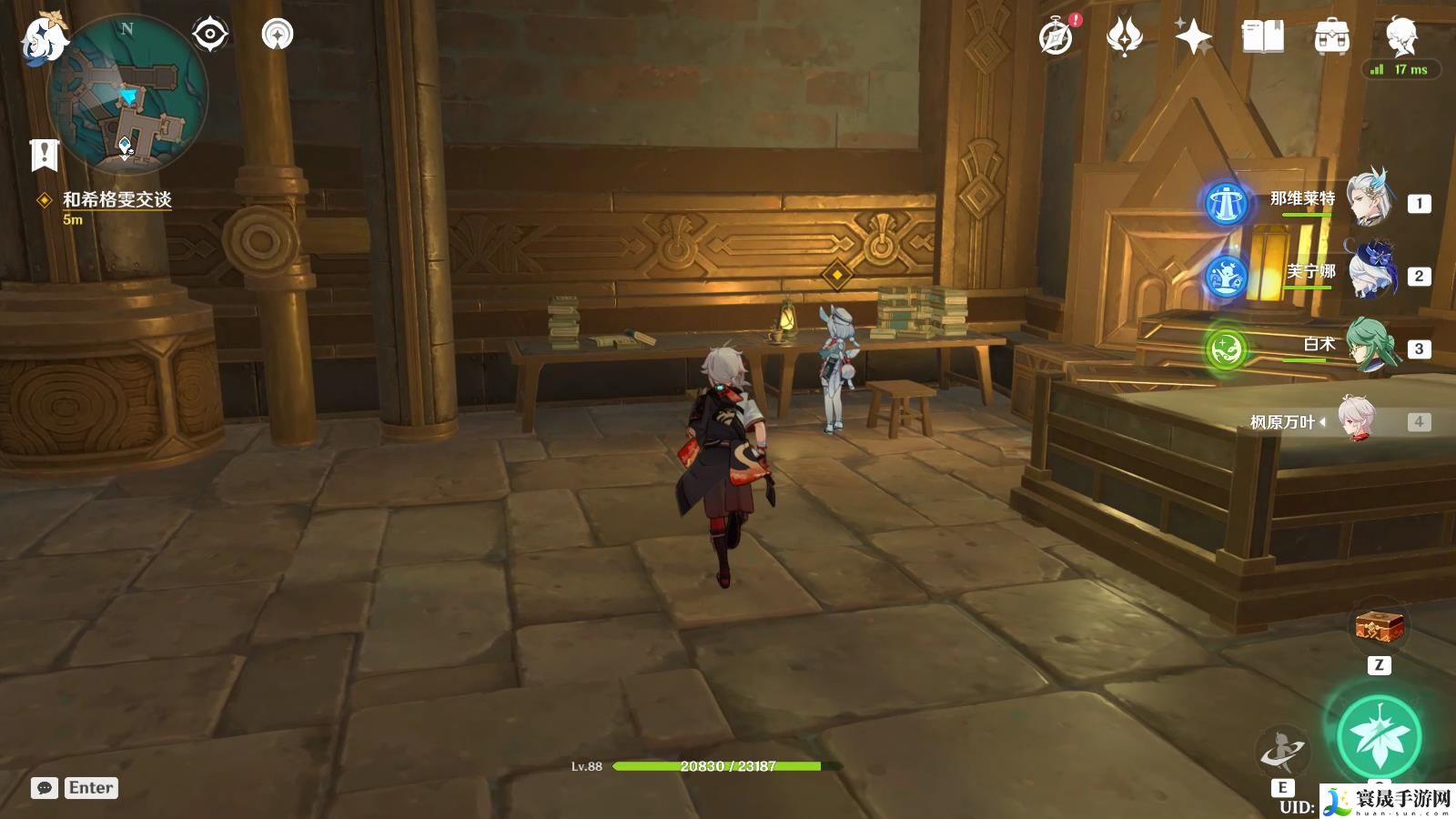
Task: Open the inventory backpack icon
Action: click(1331, 37)
